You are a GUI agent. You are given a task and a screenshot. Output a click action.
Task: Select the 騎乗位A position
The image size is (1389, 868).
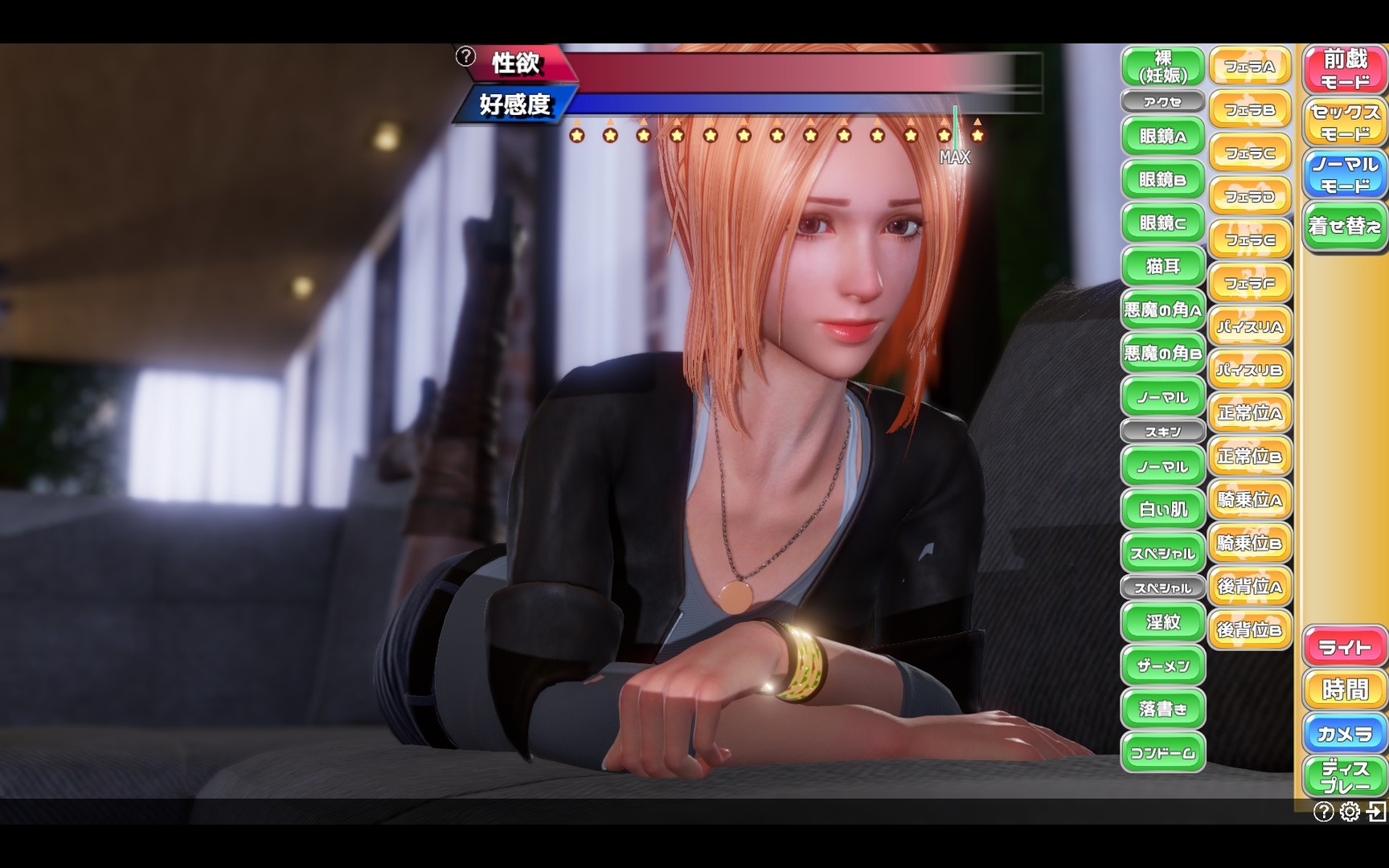click(x=1251, y=500)
